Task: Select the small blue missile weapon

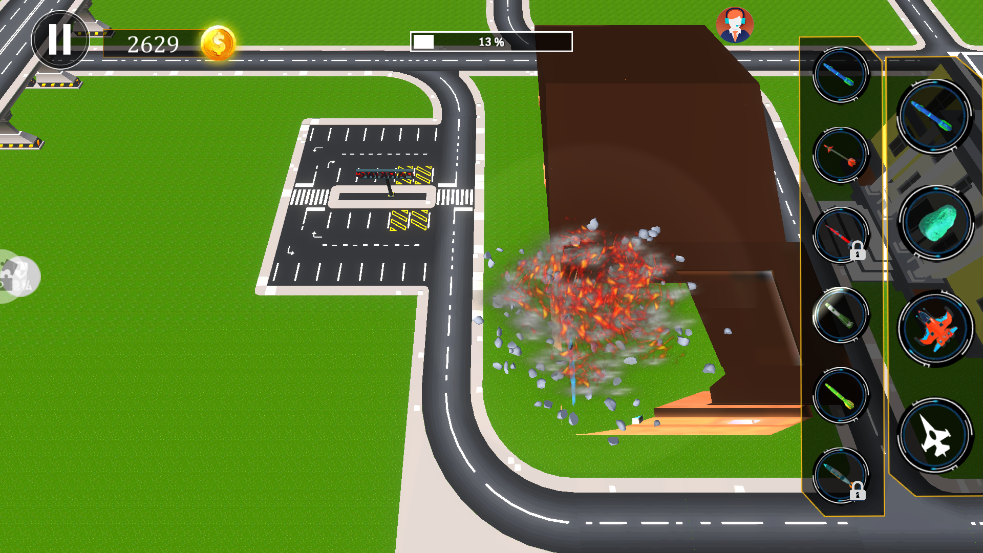Action: (x=840, y=74)
